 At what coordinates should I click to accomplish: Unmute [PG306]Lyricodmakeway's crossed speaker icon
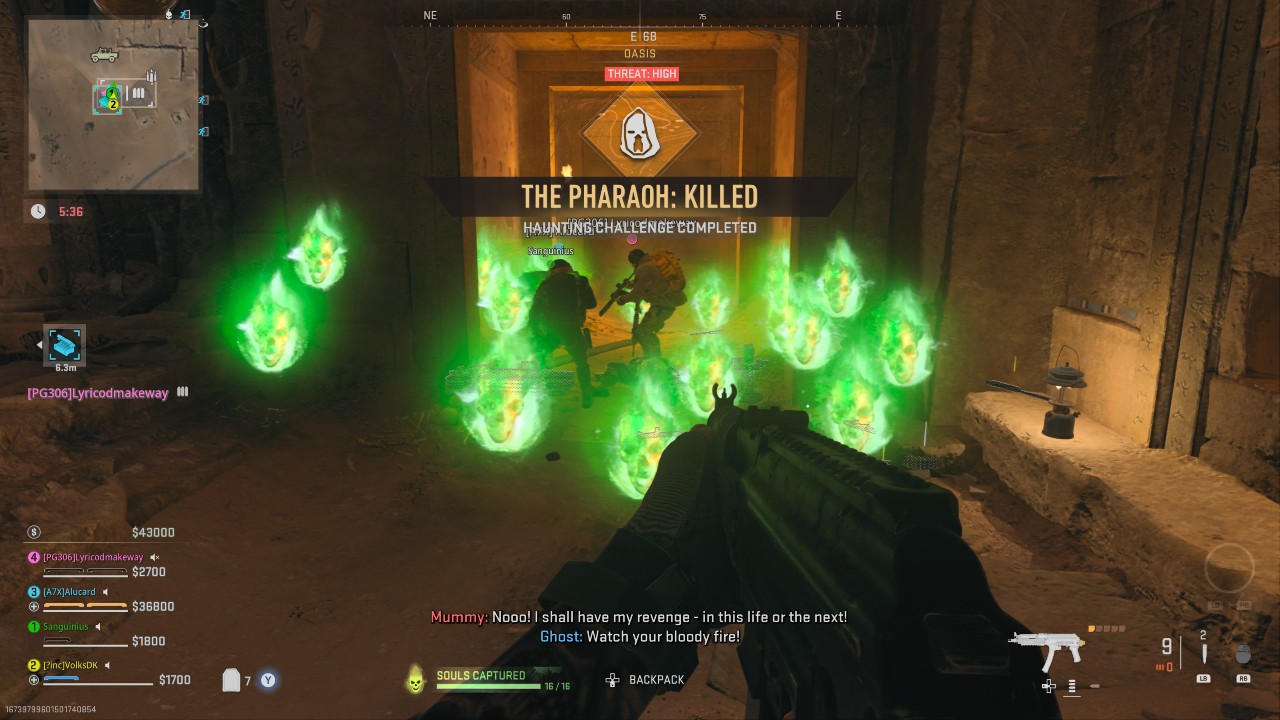pos(154,557)
